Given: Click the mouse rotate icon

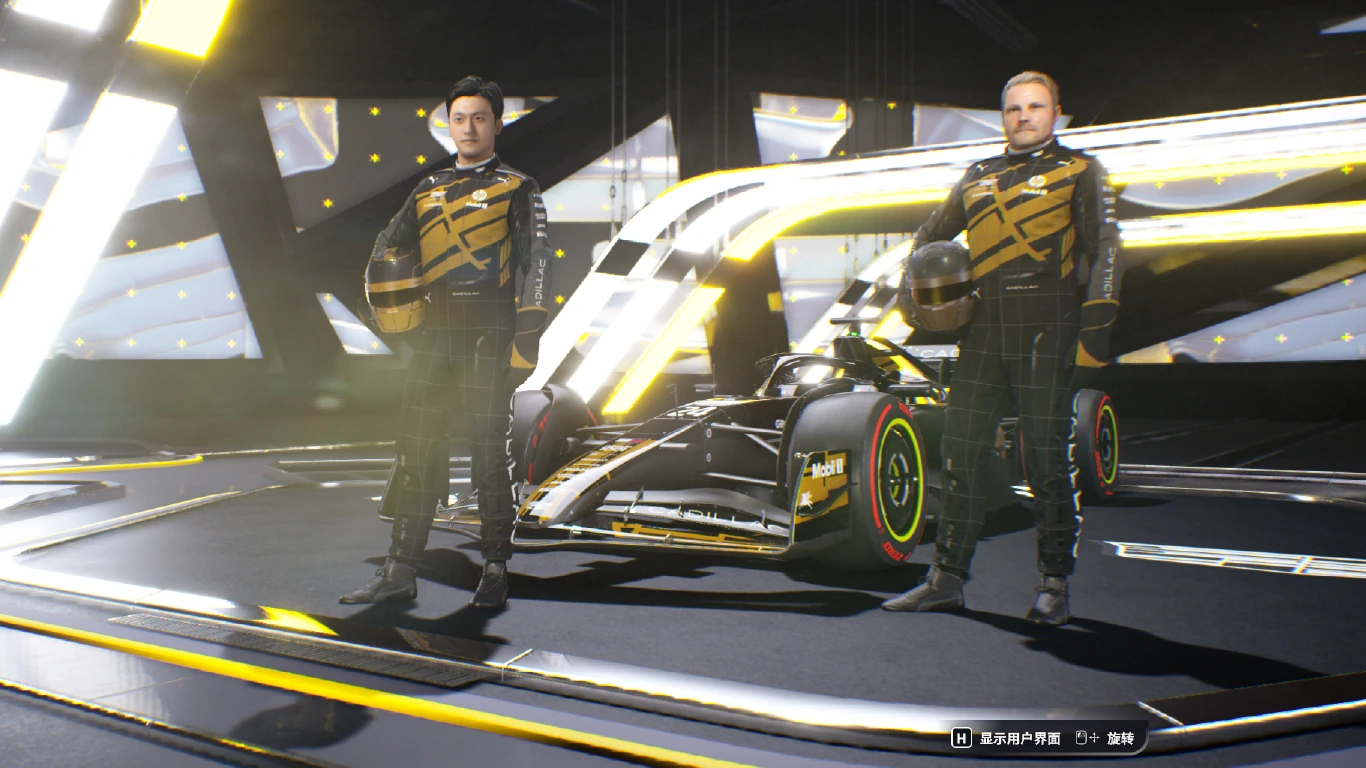Looking at the screenshot, I should pos(1082,737).
